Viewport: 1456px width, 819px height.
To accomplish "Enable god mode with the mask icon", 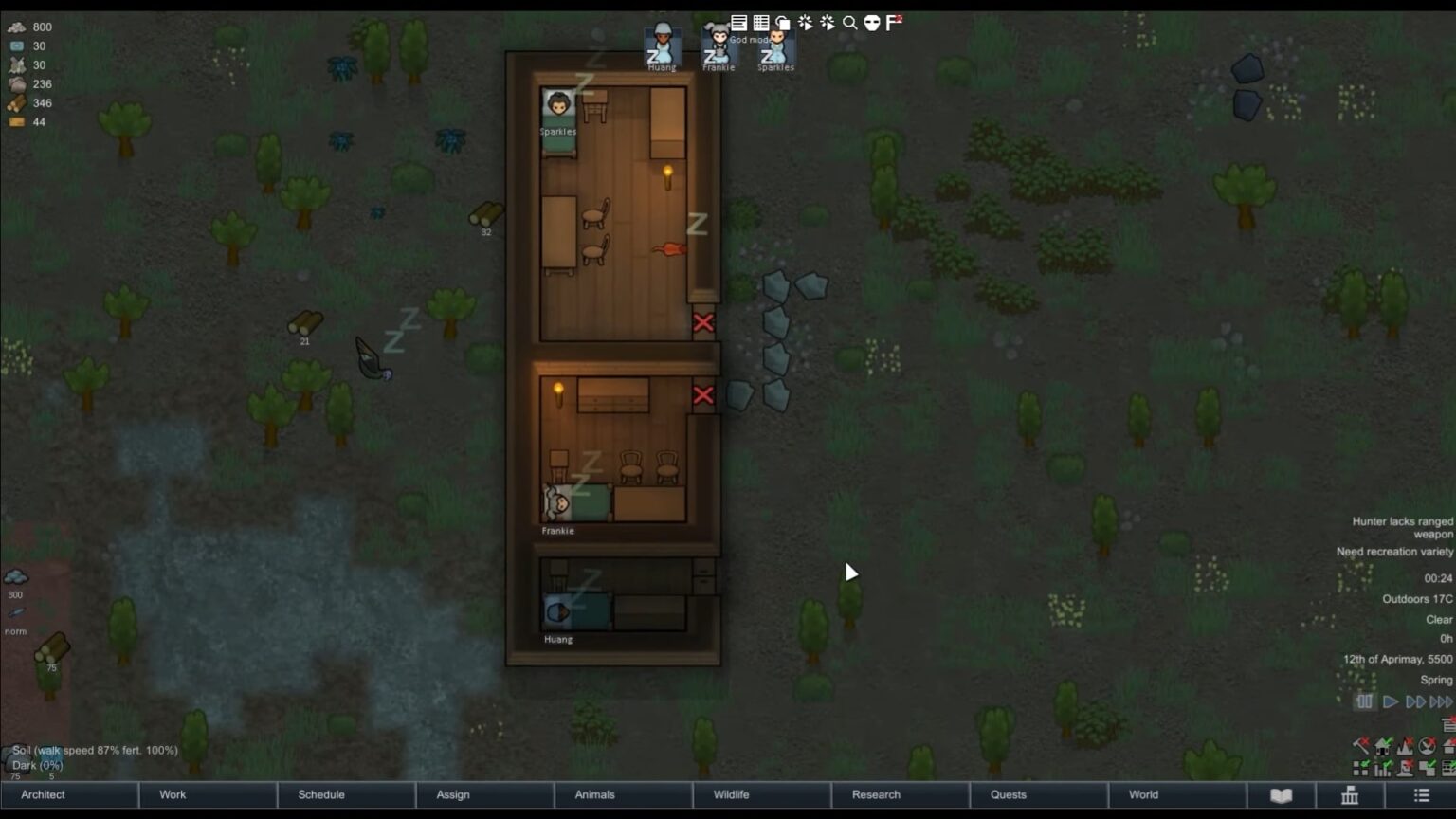I will [x=871, y=22].
